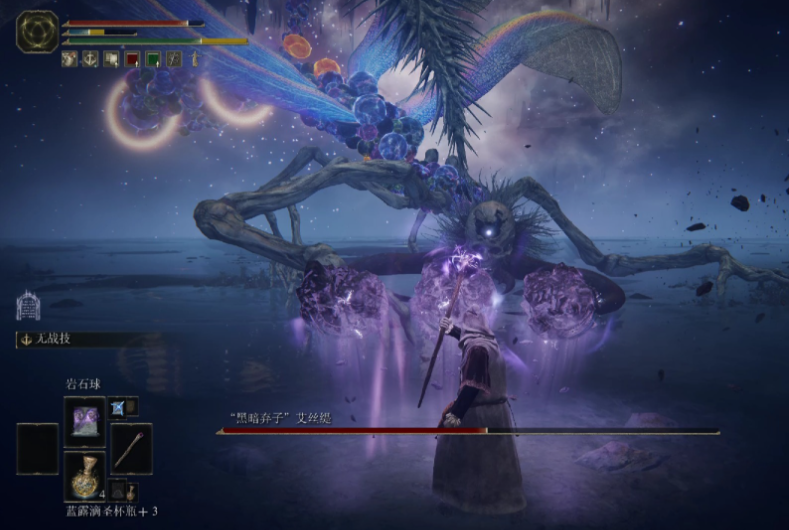
Task: Click the anchor-shaped status effect icon
Action: point(89,59)
